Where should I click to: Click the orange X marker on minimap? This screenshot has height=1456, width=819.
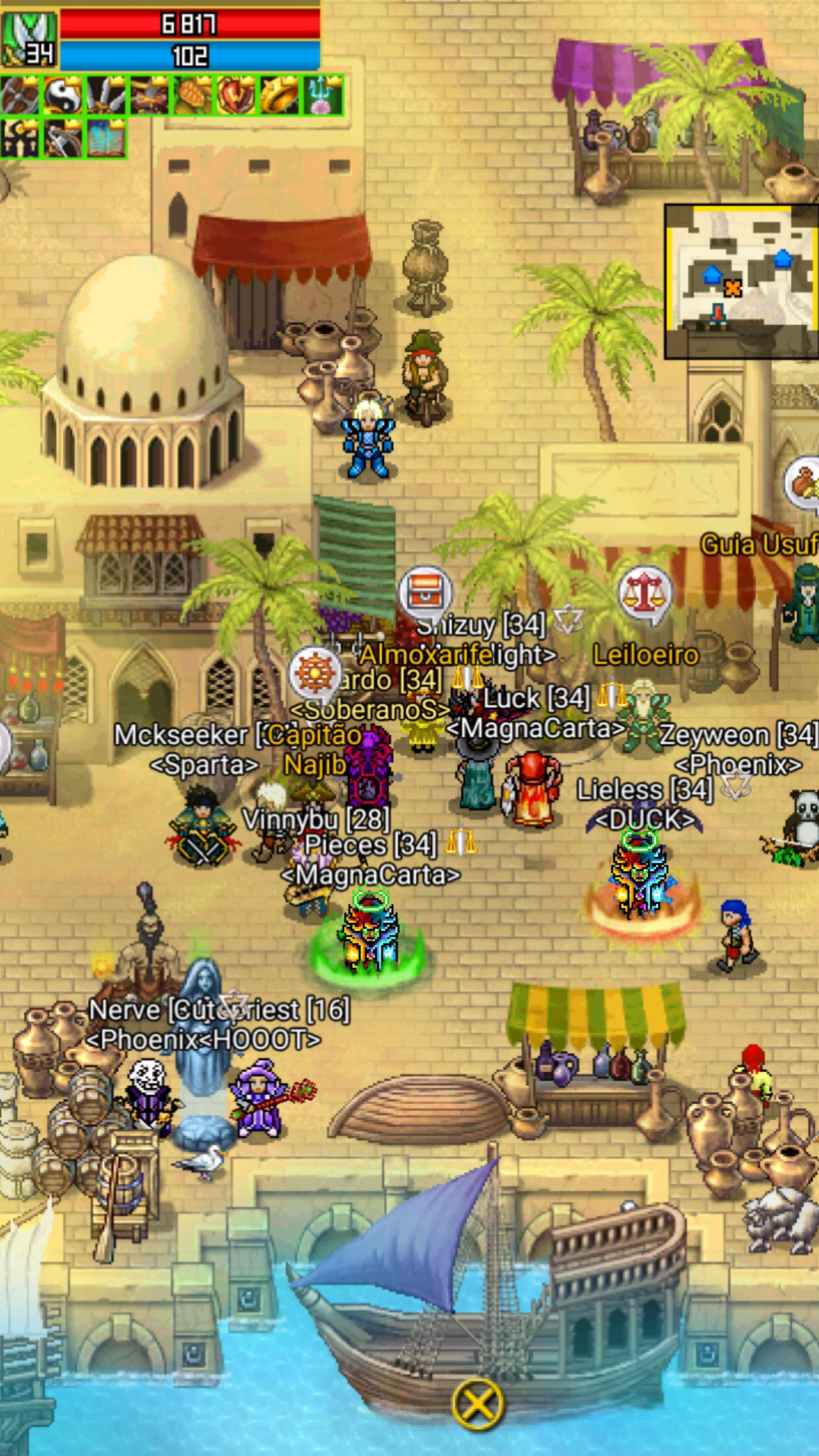coord(732,288)
